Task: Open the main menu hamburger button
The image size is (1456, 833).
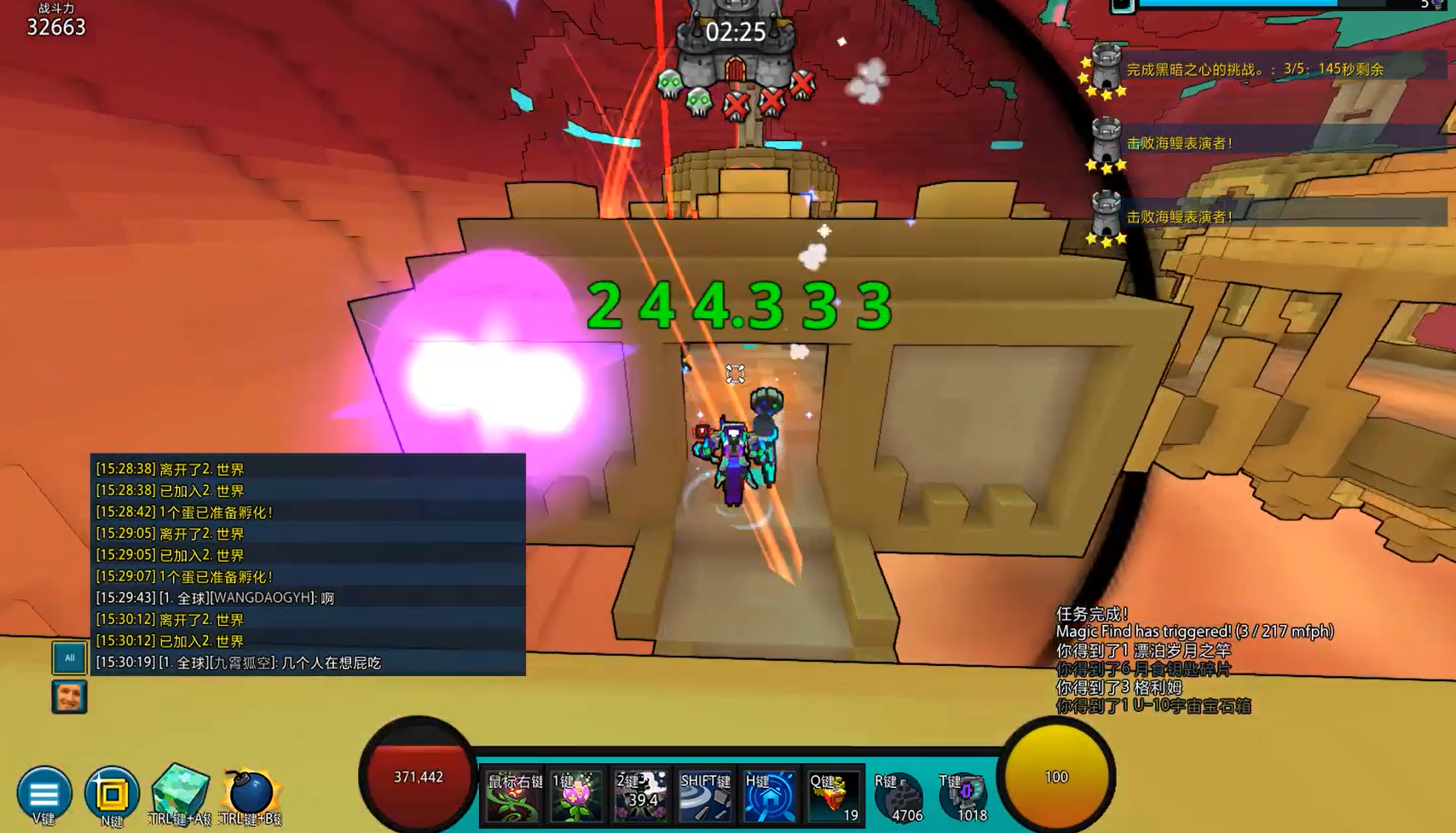Action: [x=43, y=793]
